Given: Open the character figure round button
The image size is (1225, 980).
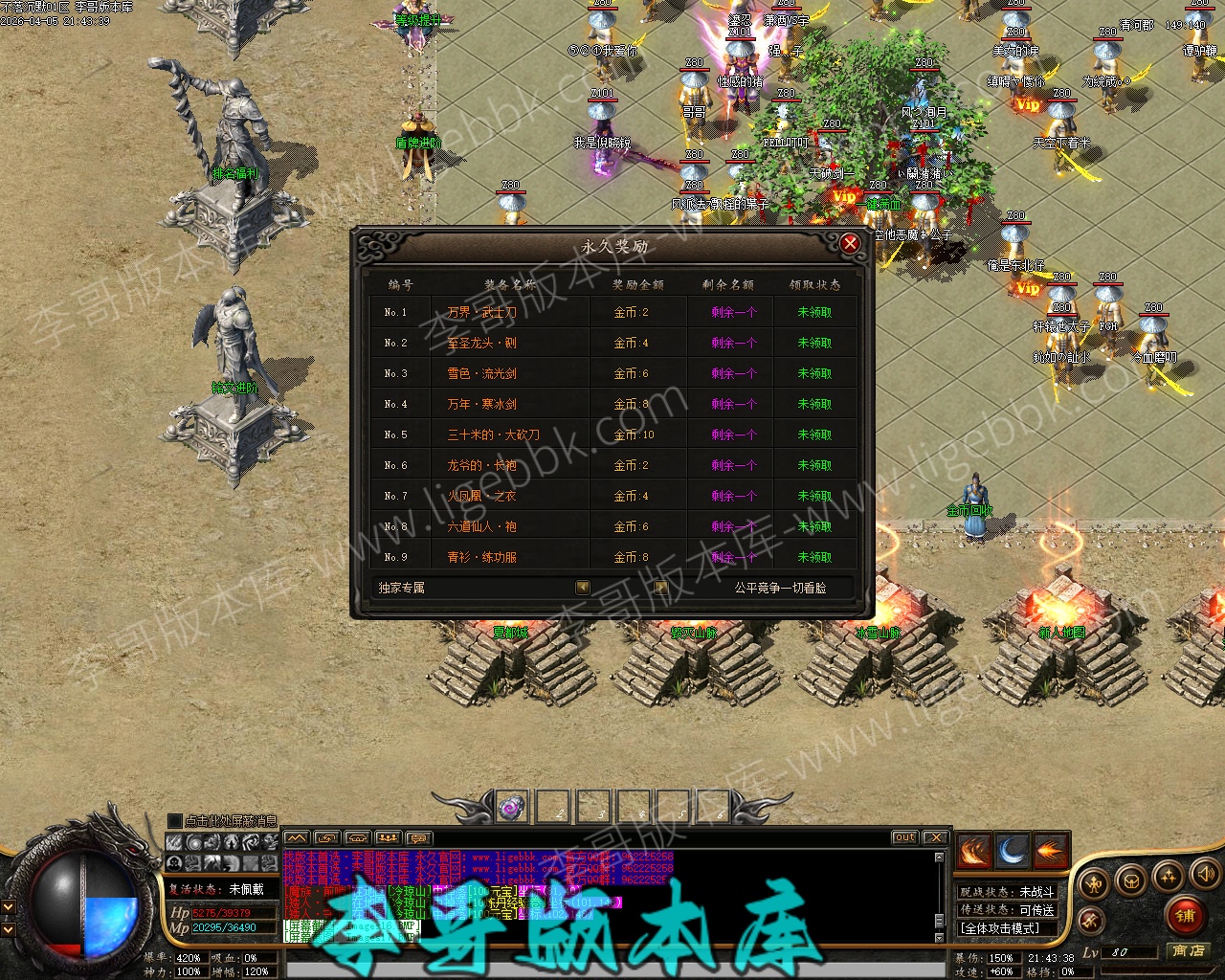Looking at the screenshot, I should pos(1094,882).
